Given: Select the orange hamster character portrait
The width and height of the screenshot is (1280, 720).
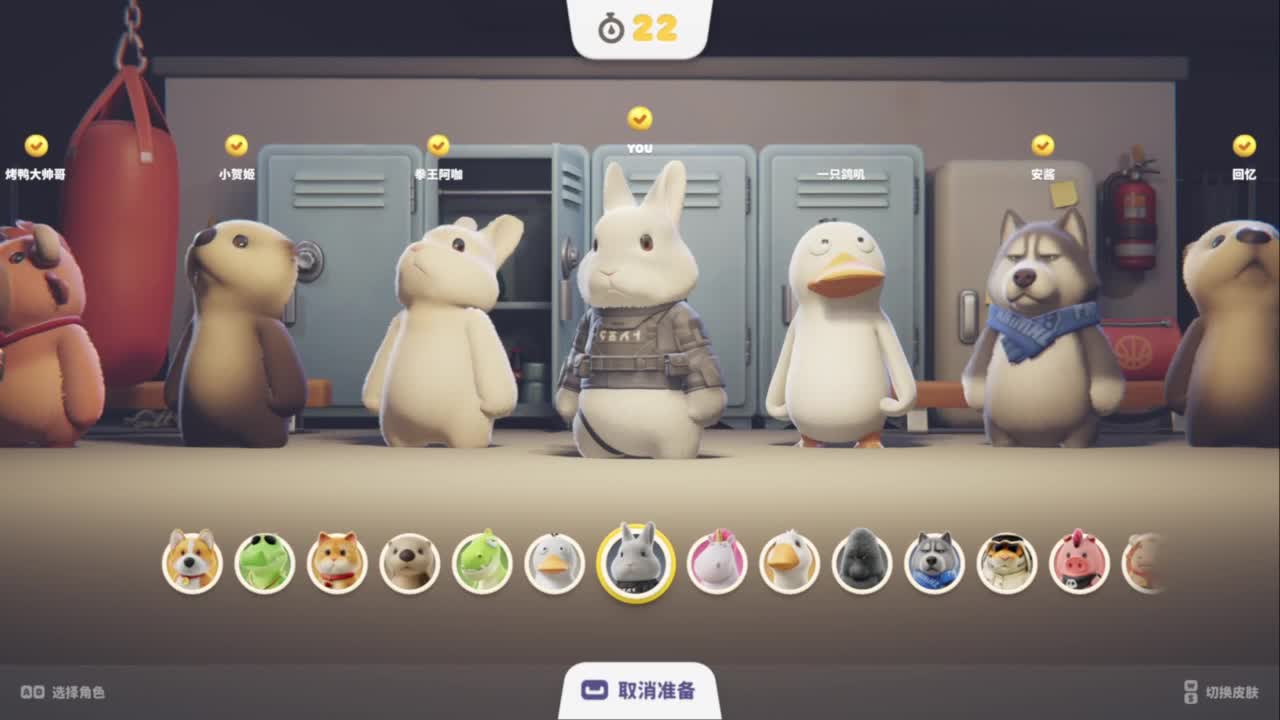Looking at the screenshot, I should 336,563.
